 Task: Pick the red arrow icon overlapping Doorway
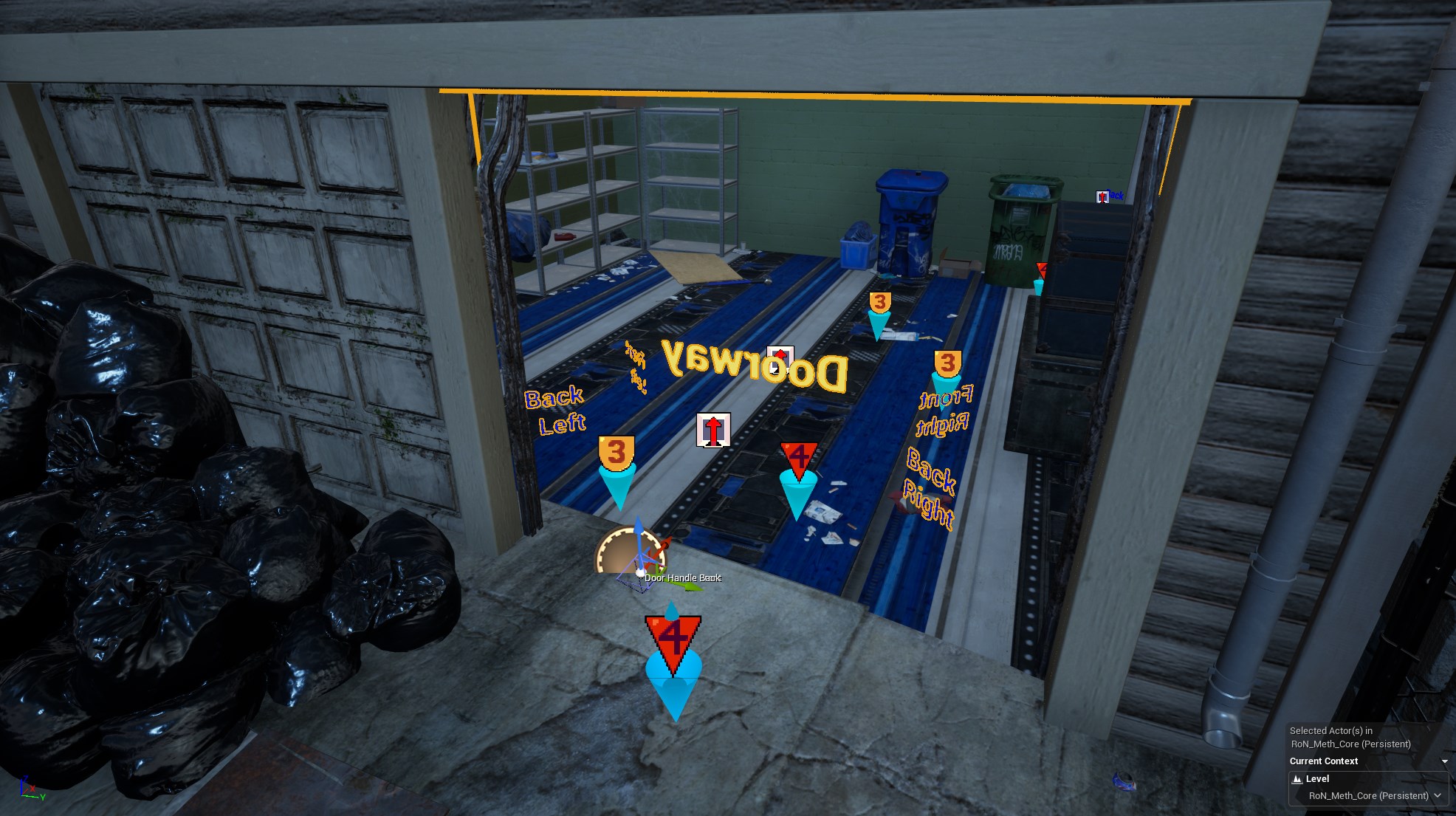pyautogui.click(x=780, y=359)
